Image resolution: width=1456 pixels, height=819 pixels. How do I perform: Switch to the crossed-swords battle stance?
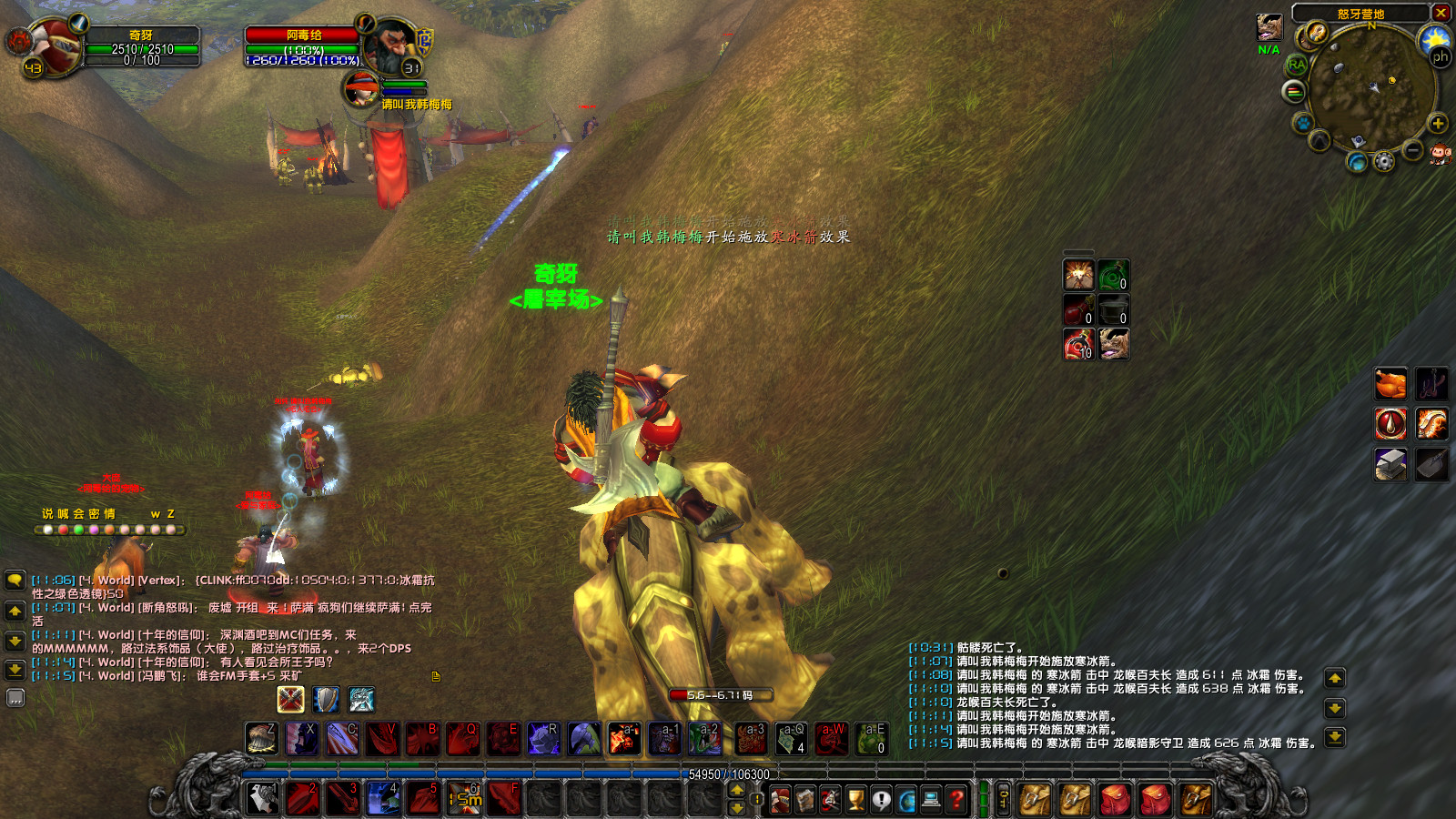pos(290,699)
